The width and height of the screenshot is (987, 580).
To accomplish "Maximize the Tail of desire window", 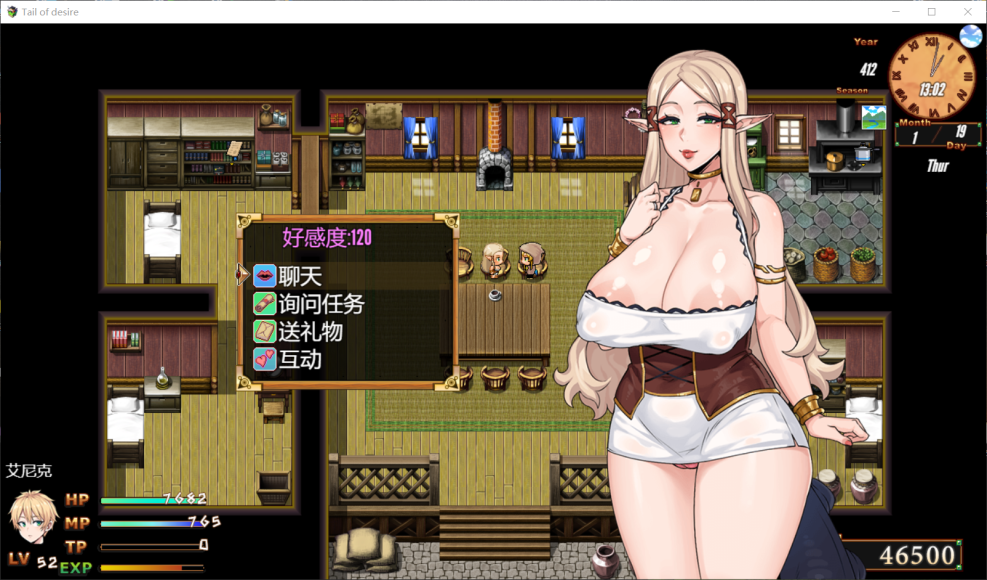I will tap(931, 12).
